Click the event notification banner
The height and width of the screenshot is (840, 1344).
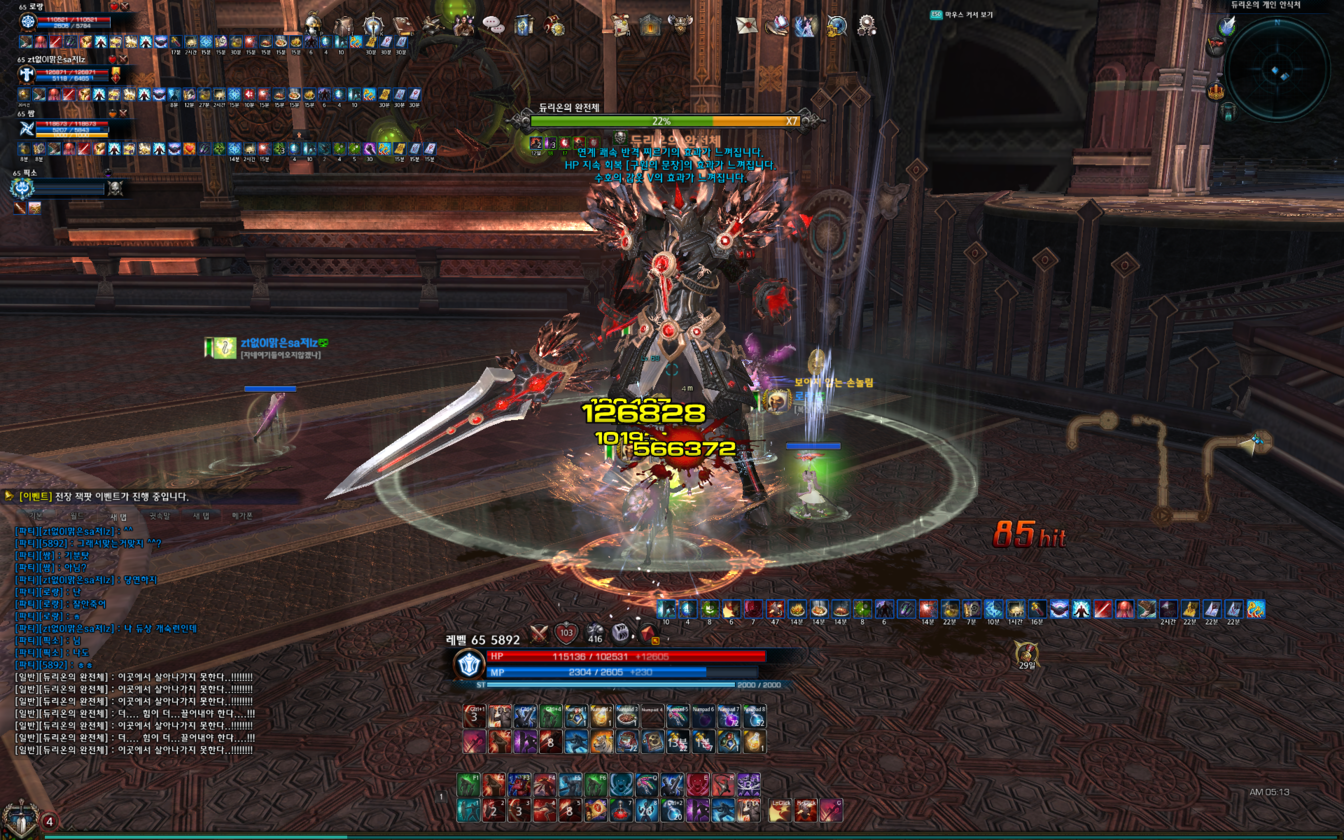point(100,497)
